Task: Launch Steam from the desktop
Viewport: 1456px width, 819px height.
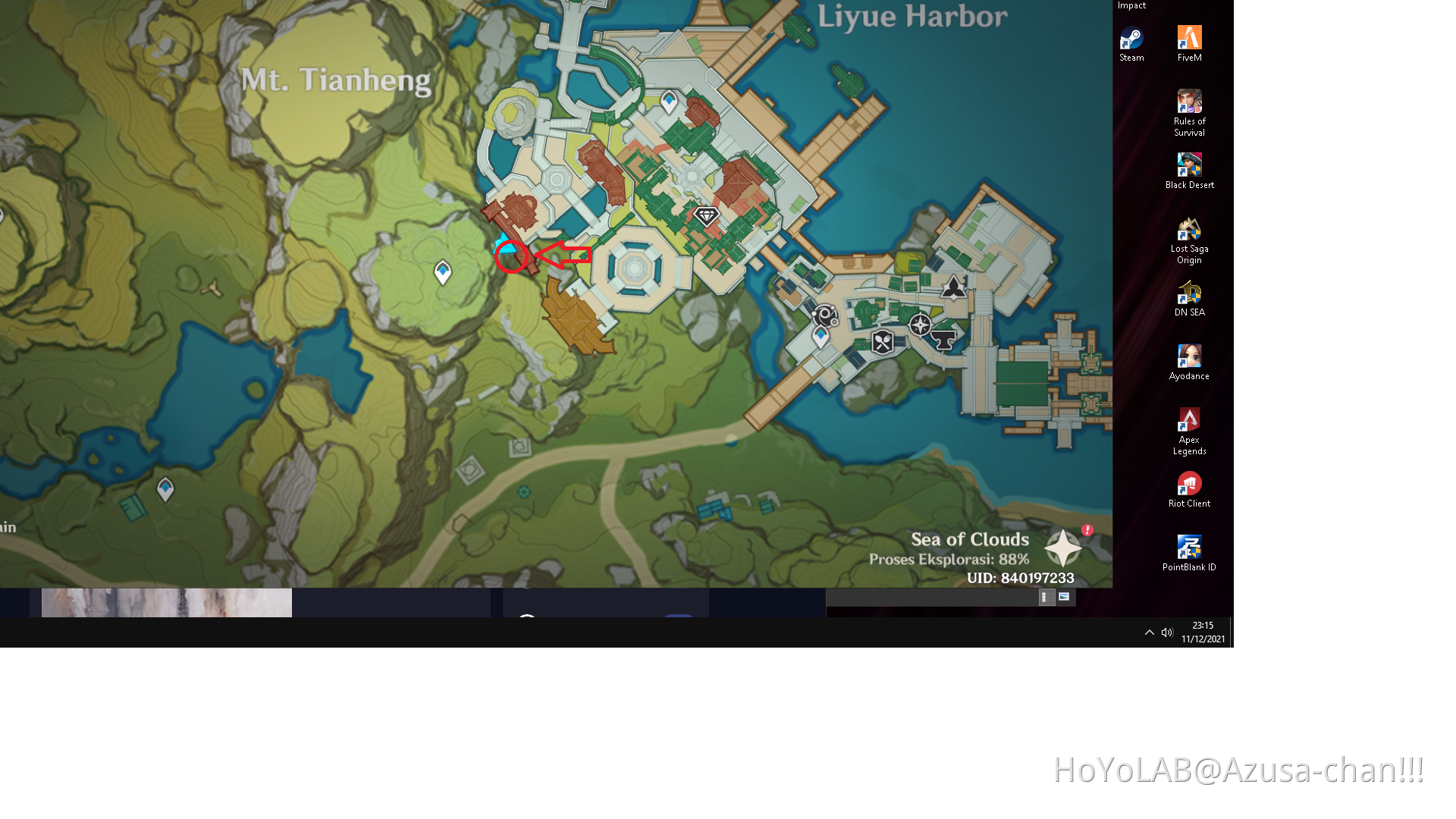Action: point(1131,38)
